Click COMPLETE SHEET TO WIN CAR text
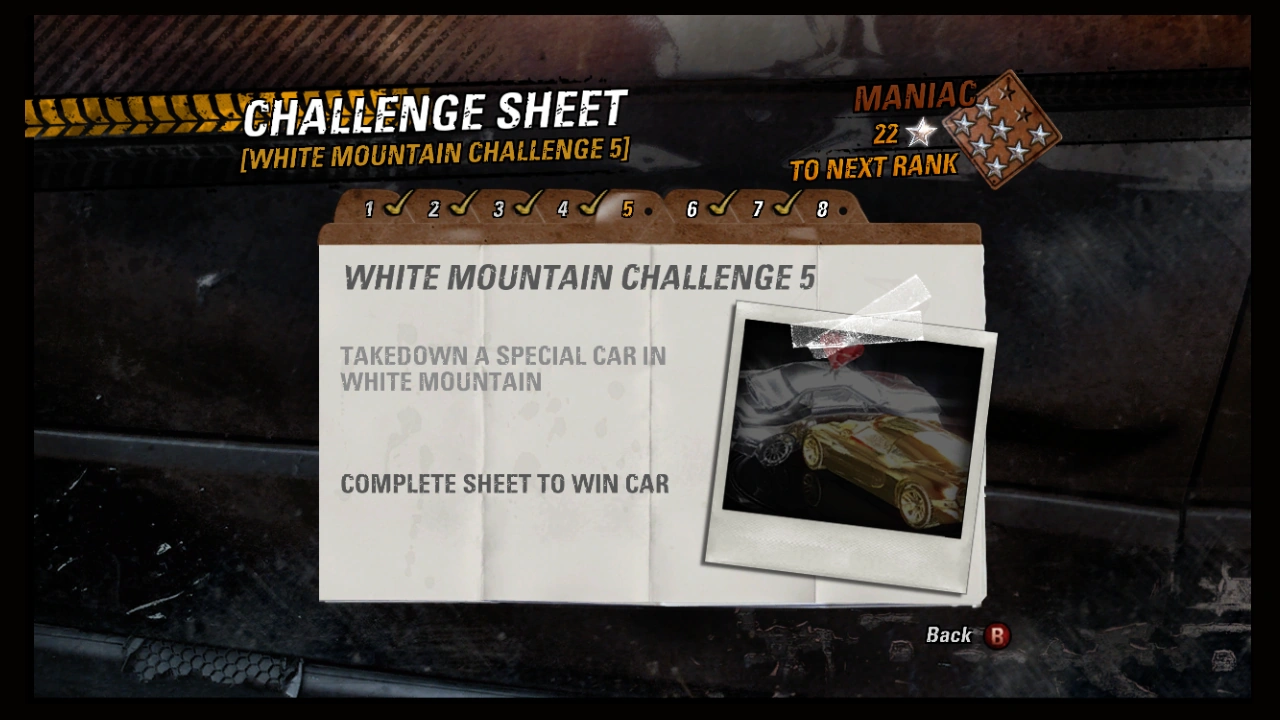Viewport: 1280px width, 720px height. coord(505,484)
